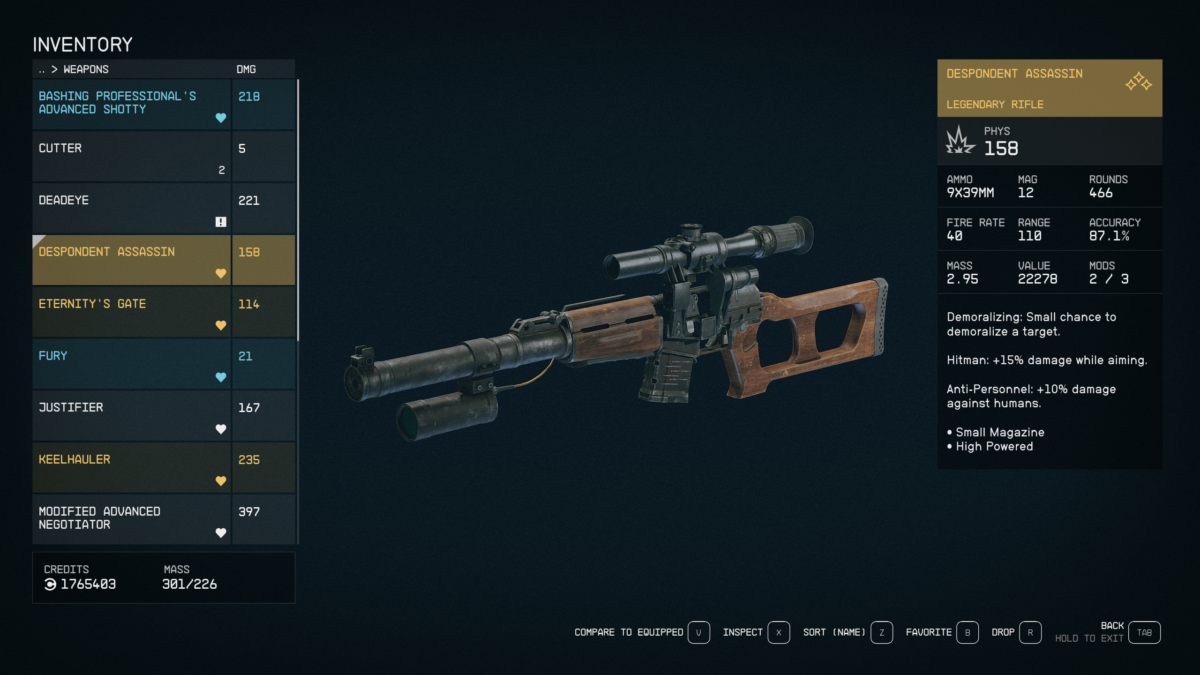Change the Sort (Name) order

pyautogui.click(x=881, y=633)
